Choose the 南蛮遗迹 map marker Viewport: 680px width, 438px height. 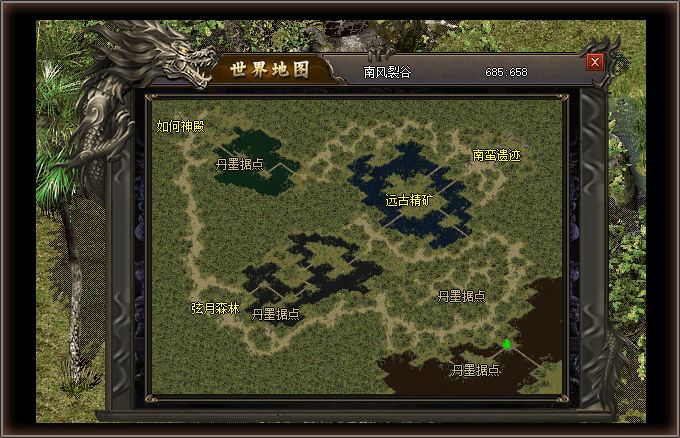tap(497, 156)
